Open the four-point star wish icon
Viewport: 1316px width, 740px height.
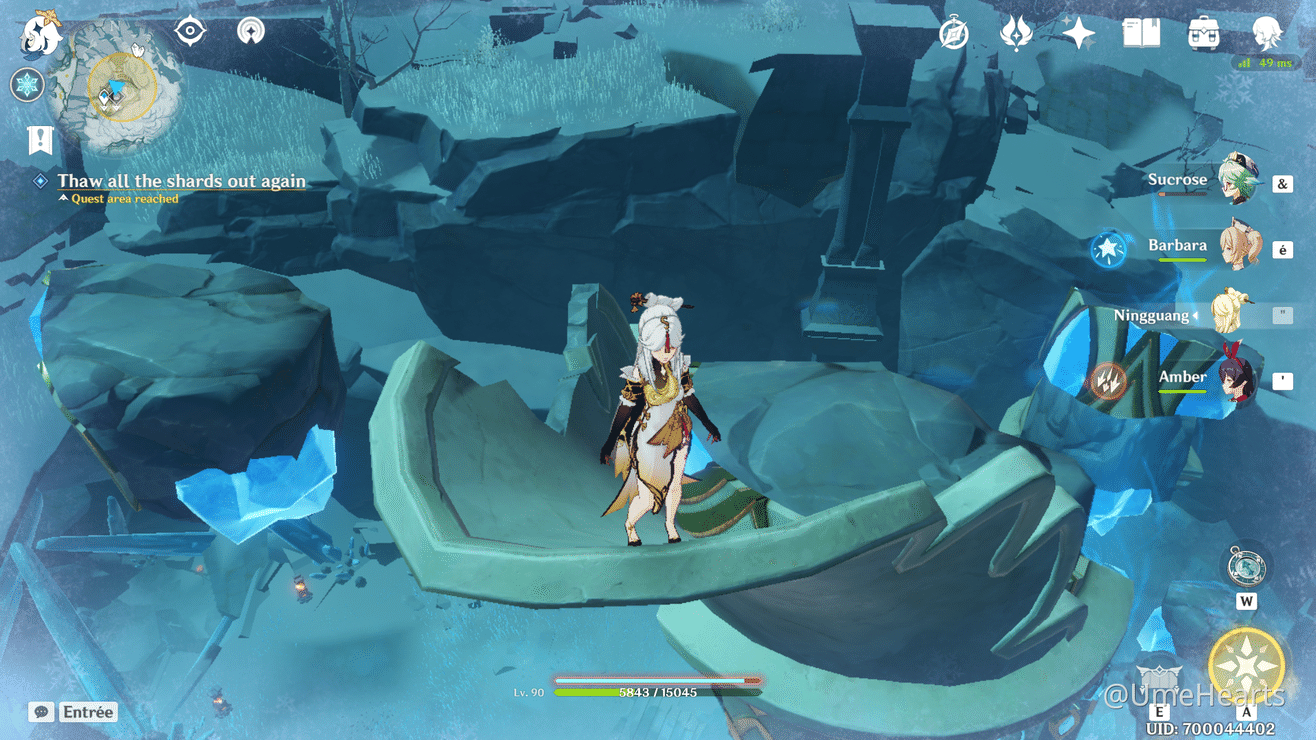(x=1078, y=34)
